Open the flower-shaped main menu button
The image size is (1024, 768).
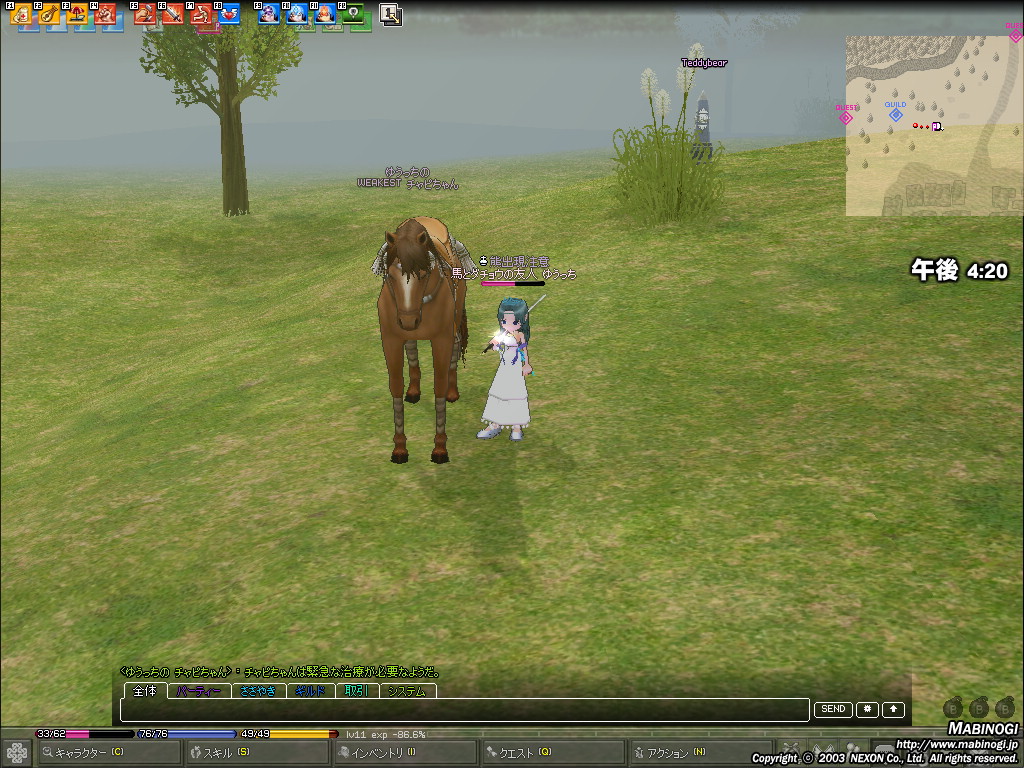tap(17, 752)
